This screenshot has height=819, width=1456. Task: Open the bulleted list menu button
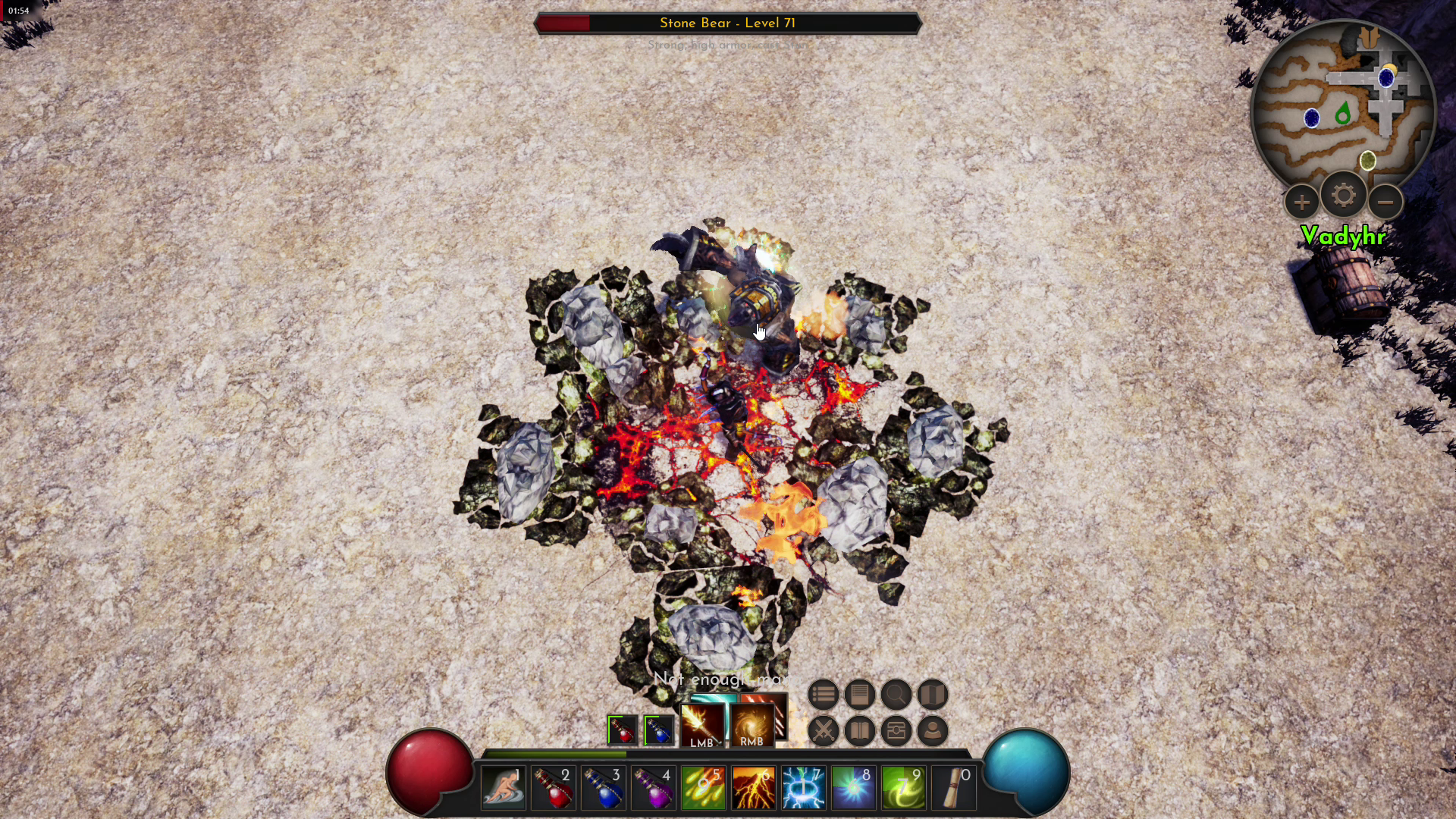point(823,695)
